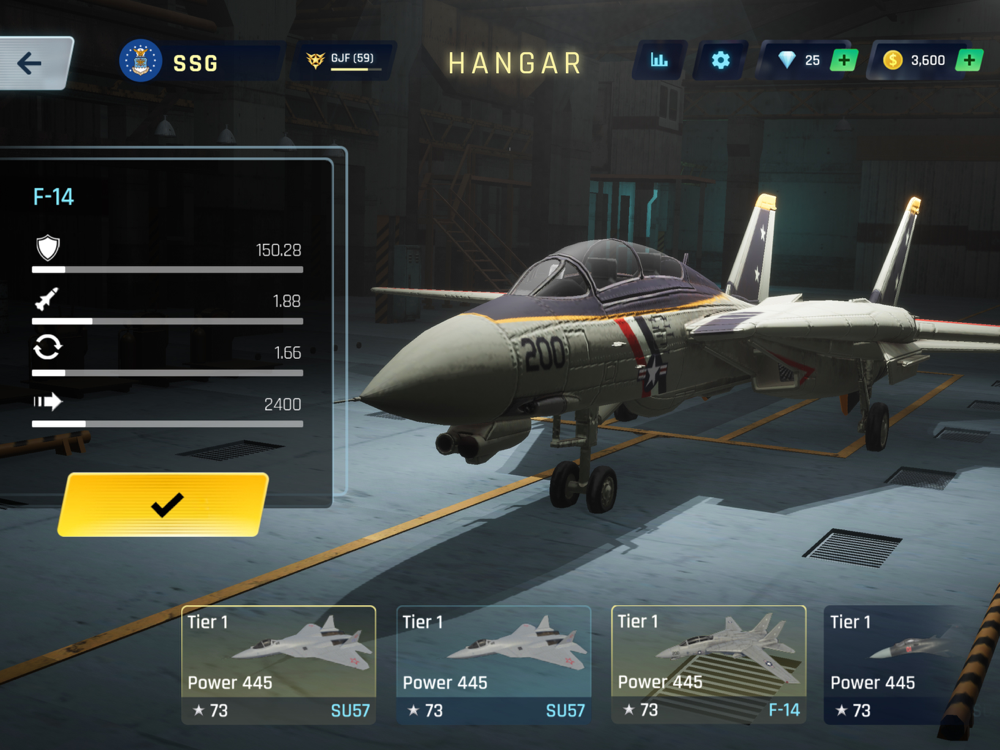Select the first SU57 card with yellow border
This screenshot has height=750, width=1000.
(x=278, y=664)
